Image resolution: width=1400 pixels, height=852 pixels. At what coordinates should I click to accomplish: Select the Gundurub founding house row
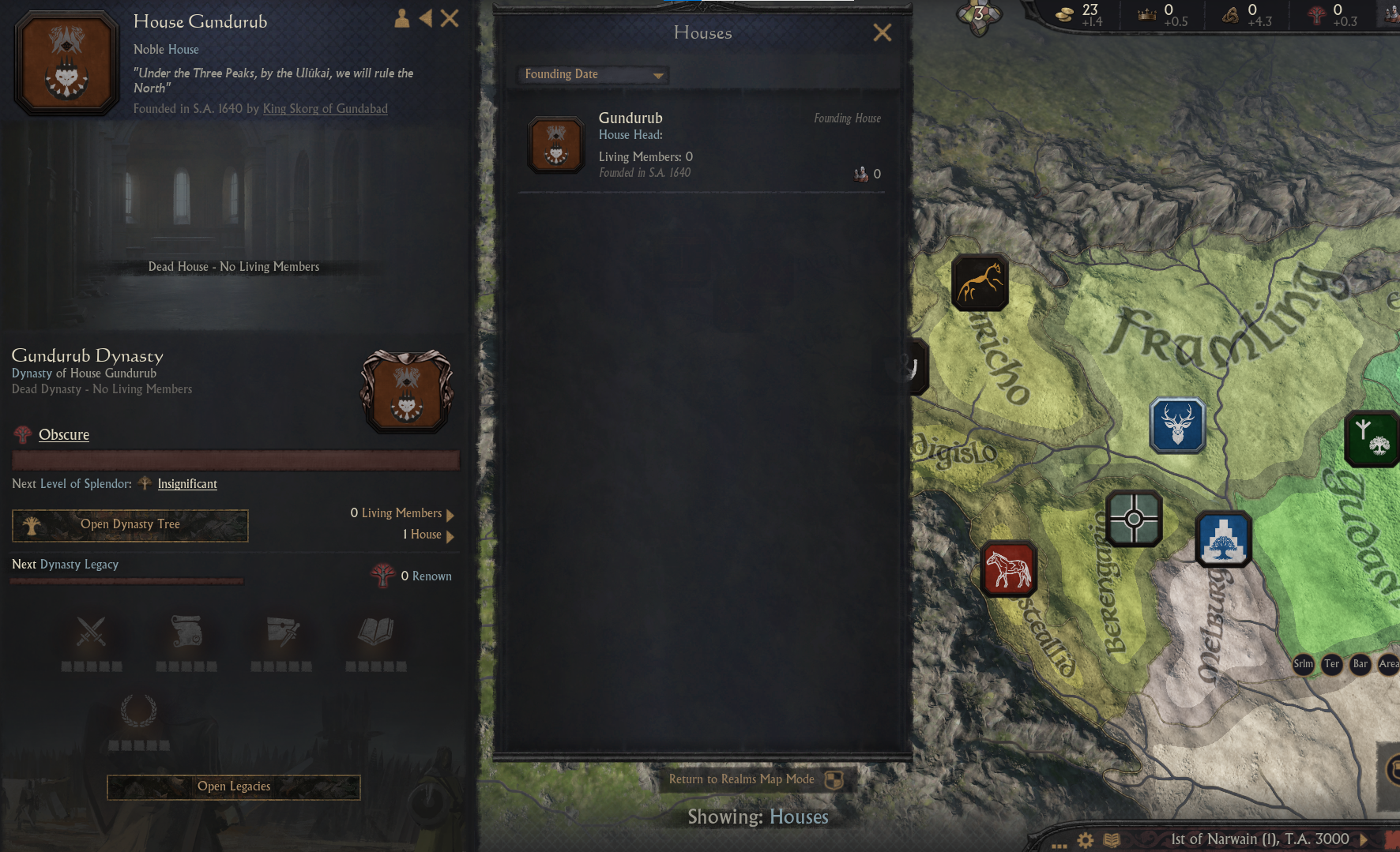(702, 145)
